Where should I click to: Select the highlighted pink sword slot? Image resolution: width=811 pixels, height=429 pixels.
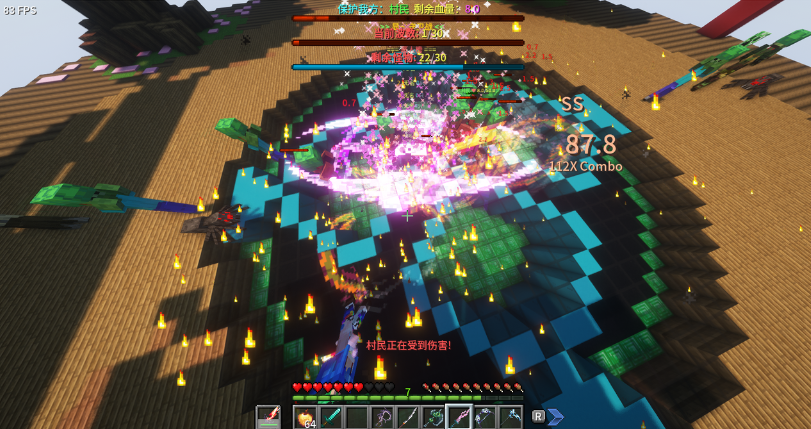[459, 417]
